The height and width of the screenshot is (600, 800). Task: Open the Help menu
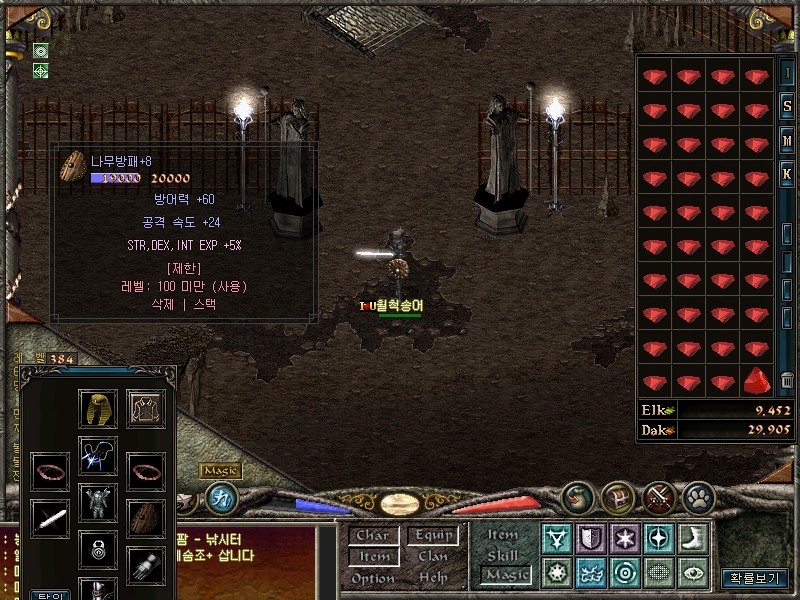433,578
